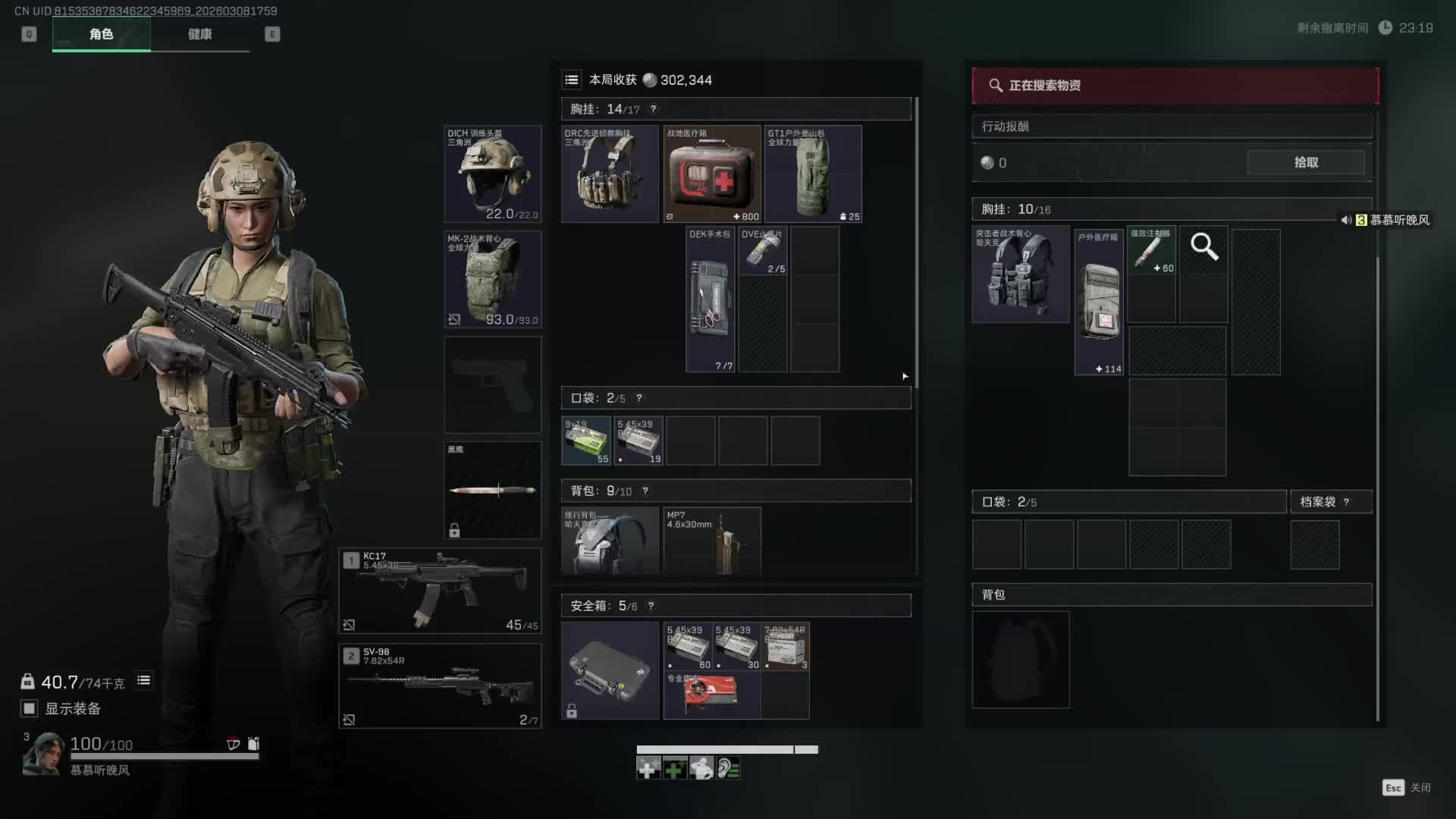The height and width of the screenshot is (819, 1456).
Task: Select the 角色 tab
Action: [101, 34]
